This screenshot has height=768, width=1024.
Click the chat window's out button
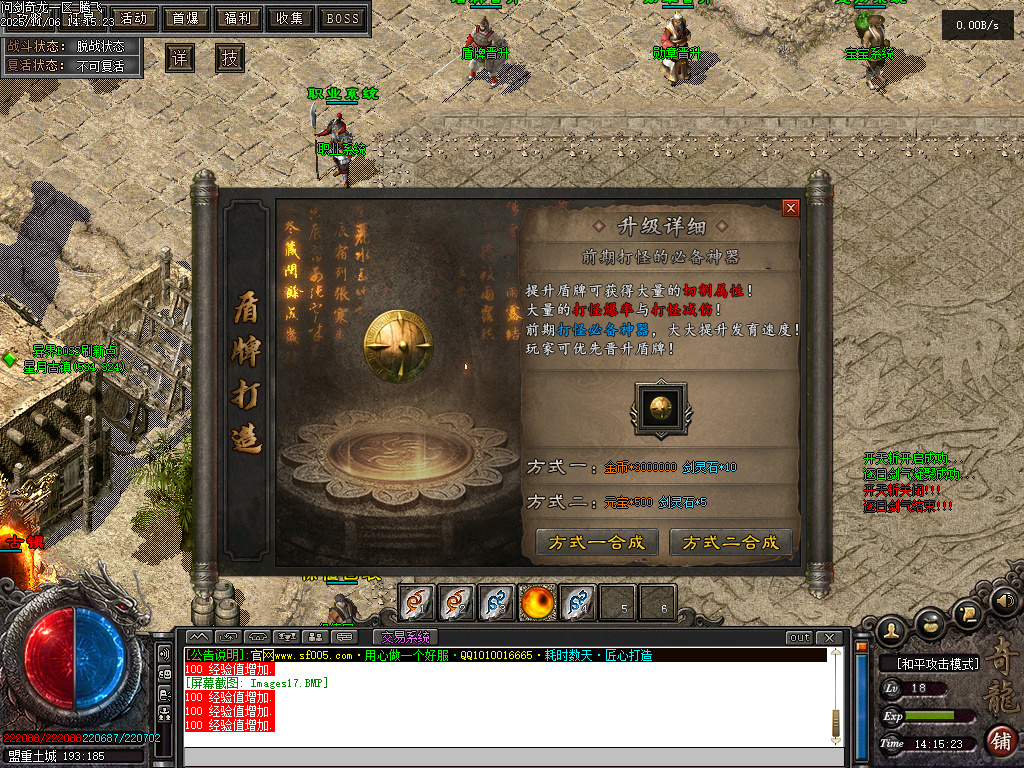[799, 638]
